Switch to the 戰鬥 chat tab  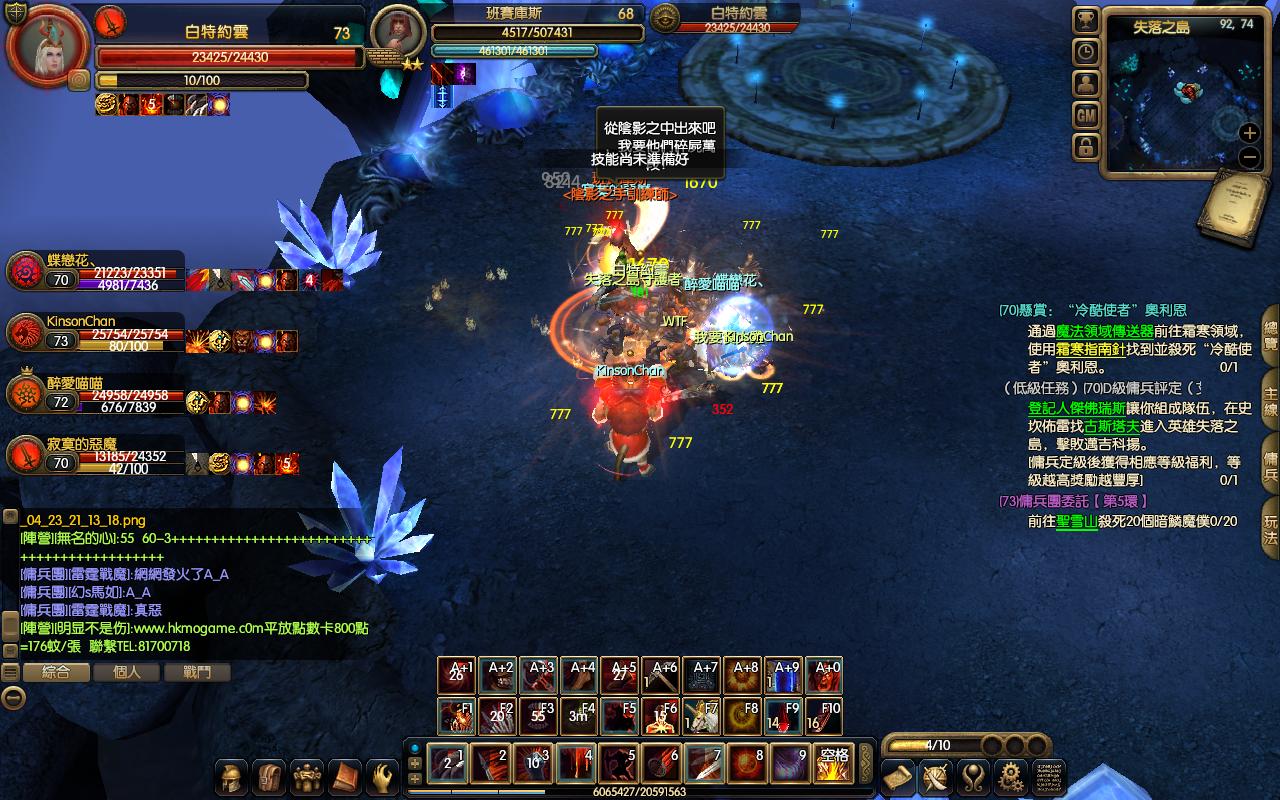pos(197,672)
